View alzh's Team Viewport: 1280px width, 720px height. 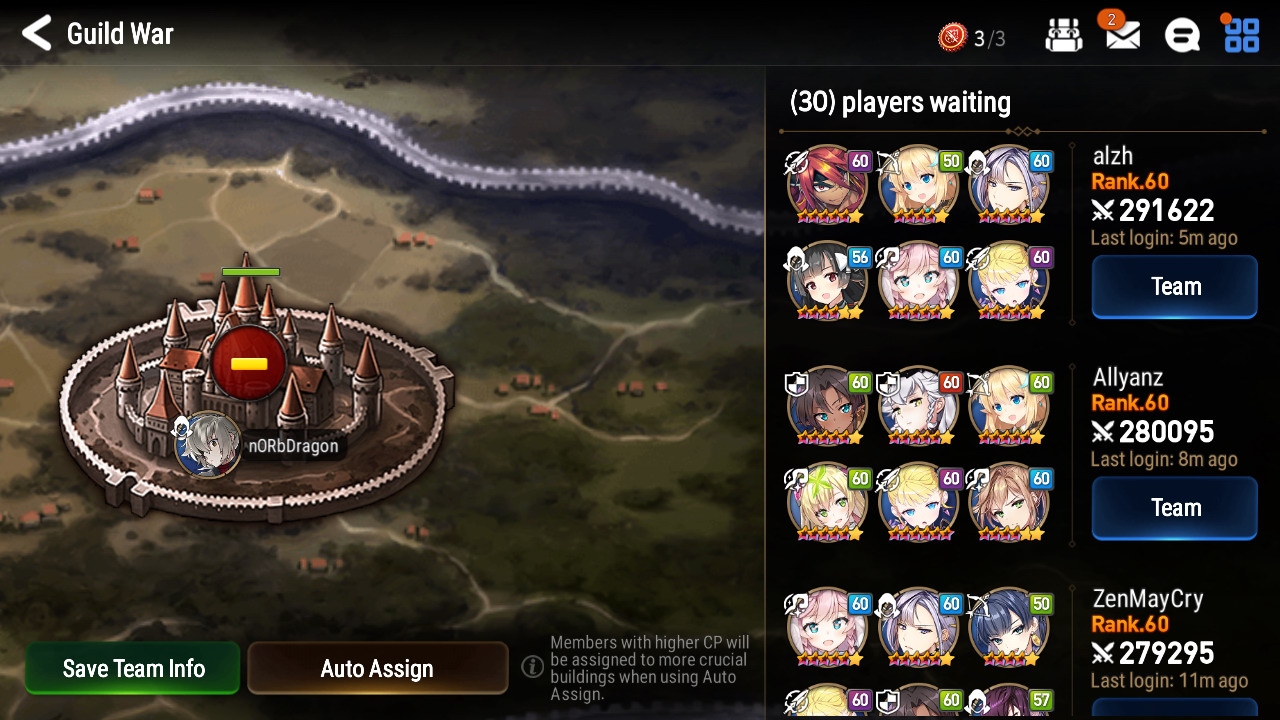1174,287
